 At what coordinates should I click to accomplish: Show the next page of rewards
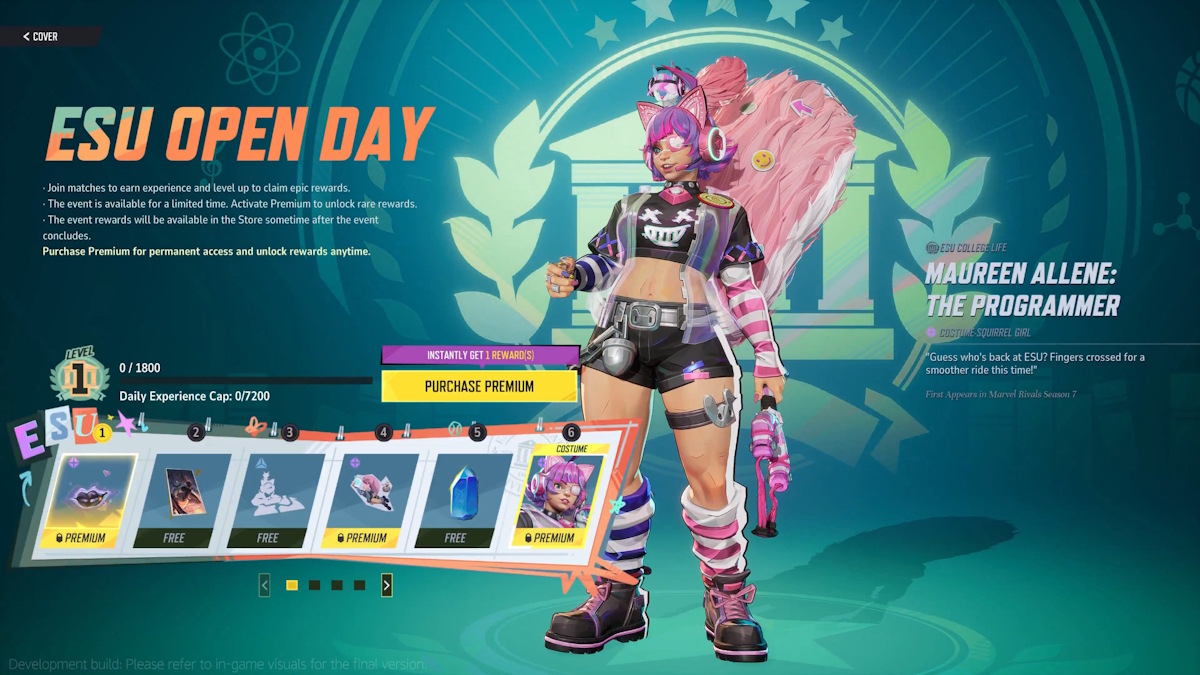387,585
